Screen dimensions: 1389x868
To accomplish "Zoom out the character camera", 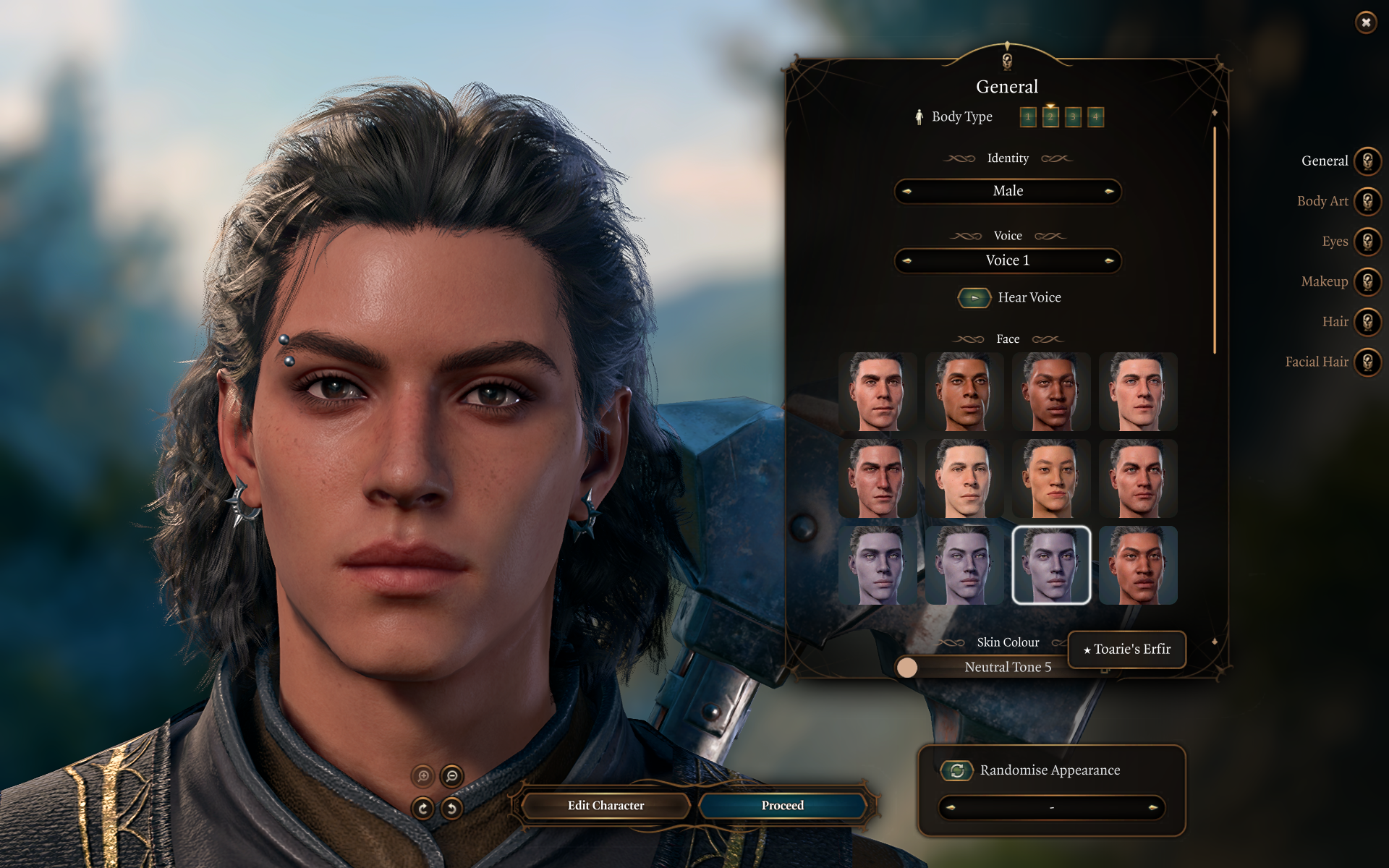I will pos(452,776).
